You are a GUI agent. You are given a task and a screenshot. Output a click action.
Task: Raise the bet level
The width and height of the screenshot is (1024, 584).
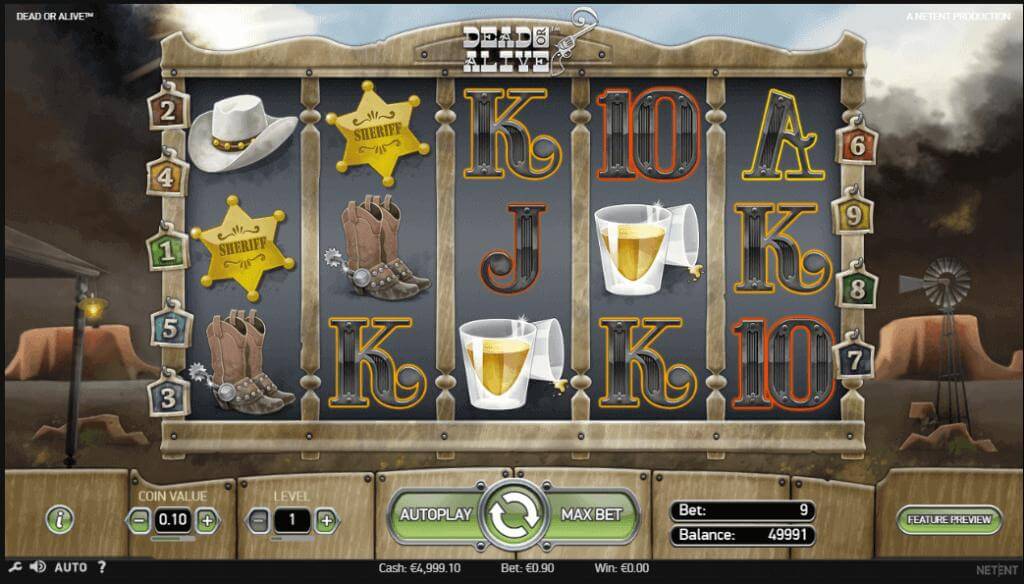[325, 520]
